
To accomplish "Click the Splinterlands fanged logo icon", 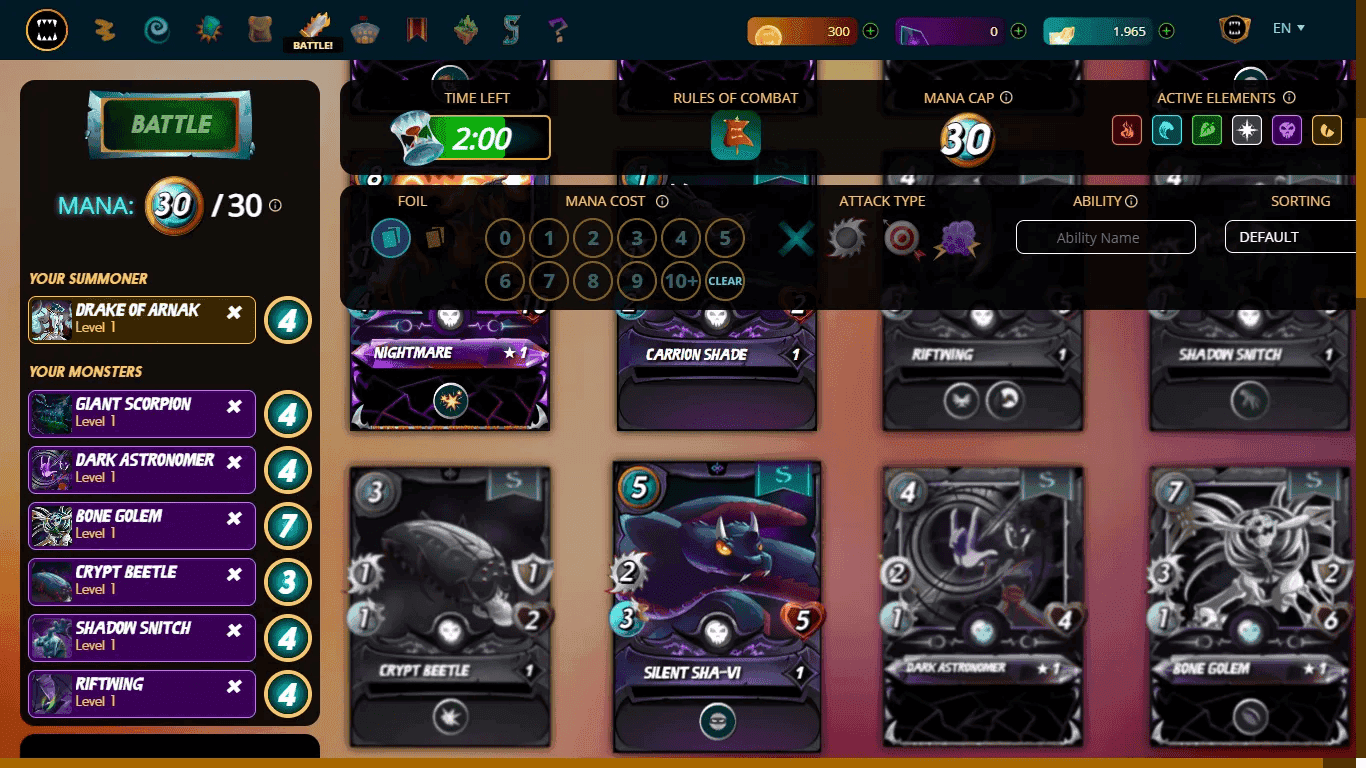I will [x=47, y=29].
